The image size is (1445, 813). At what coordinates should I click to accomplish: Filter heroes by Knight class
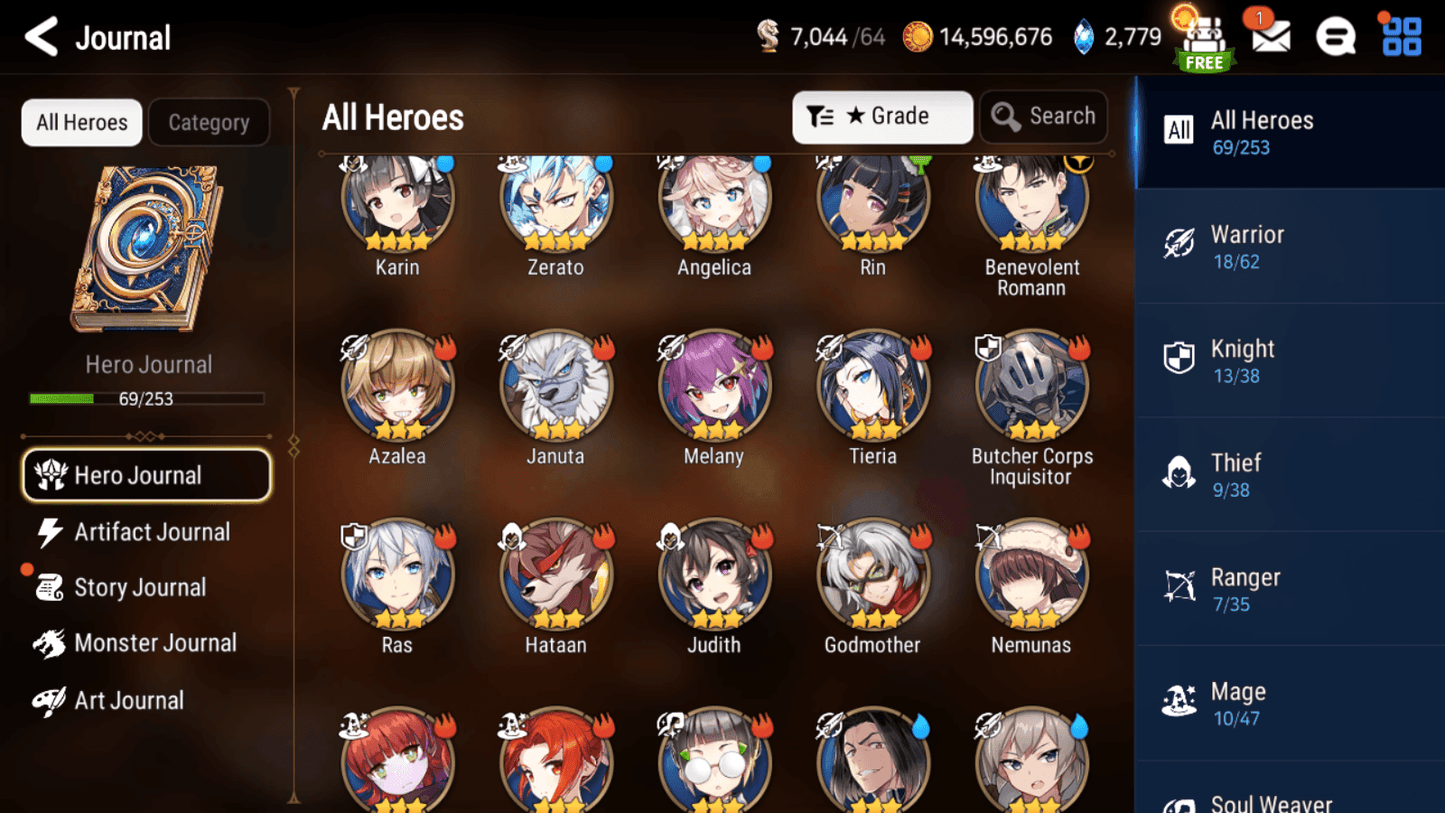1289,359
